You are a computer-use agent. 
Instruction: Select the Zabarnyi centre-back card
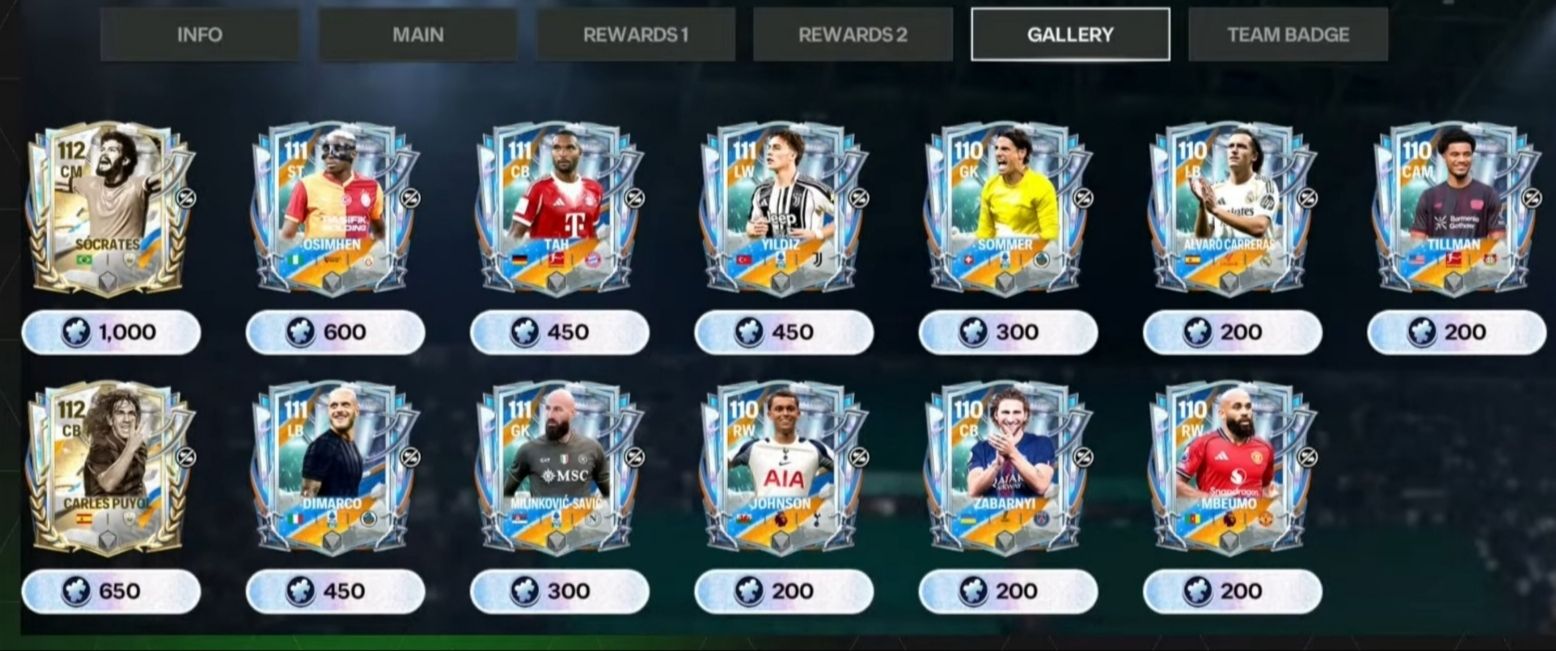(x=1007, y=467)
